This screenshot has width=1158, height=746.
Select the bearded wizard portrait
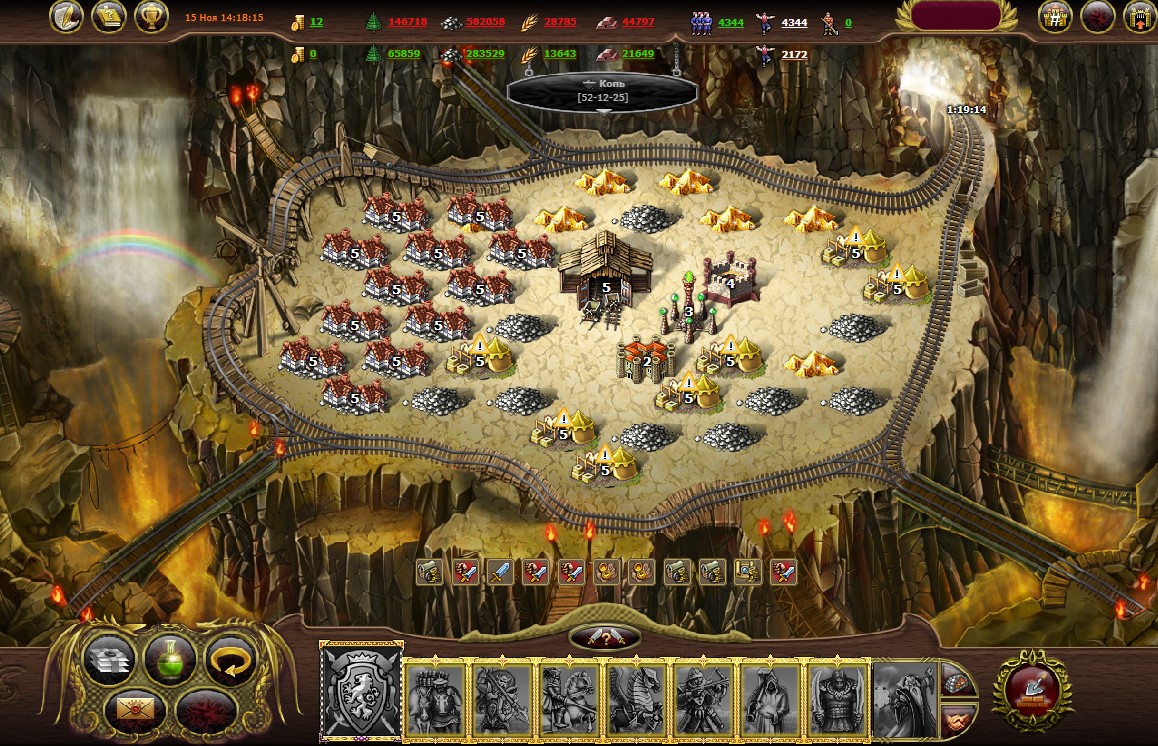(x=905, y=697)
